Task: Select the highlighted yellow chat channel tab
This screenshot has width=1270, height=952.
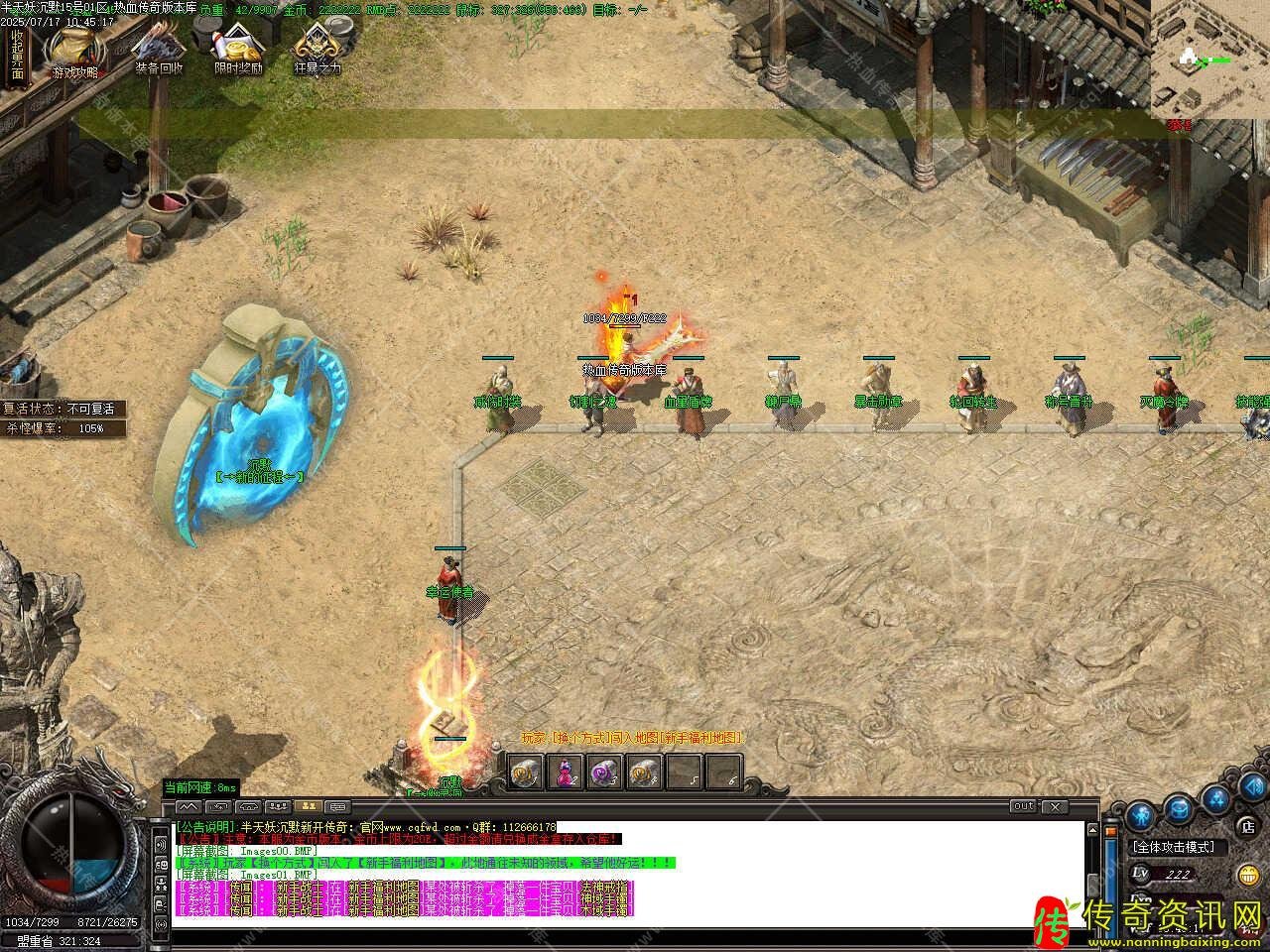Action: [x=308, y=806]
